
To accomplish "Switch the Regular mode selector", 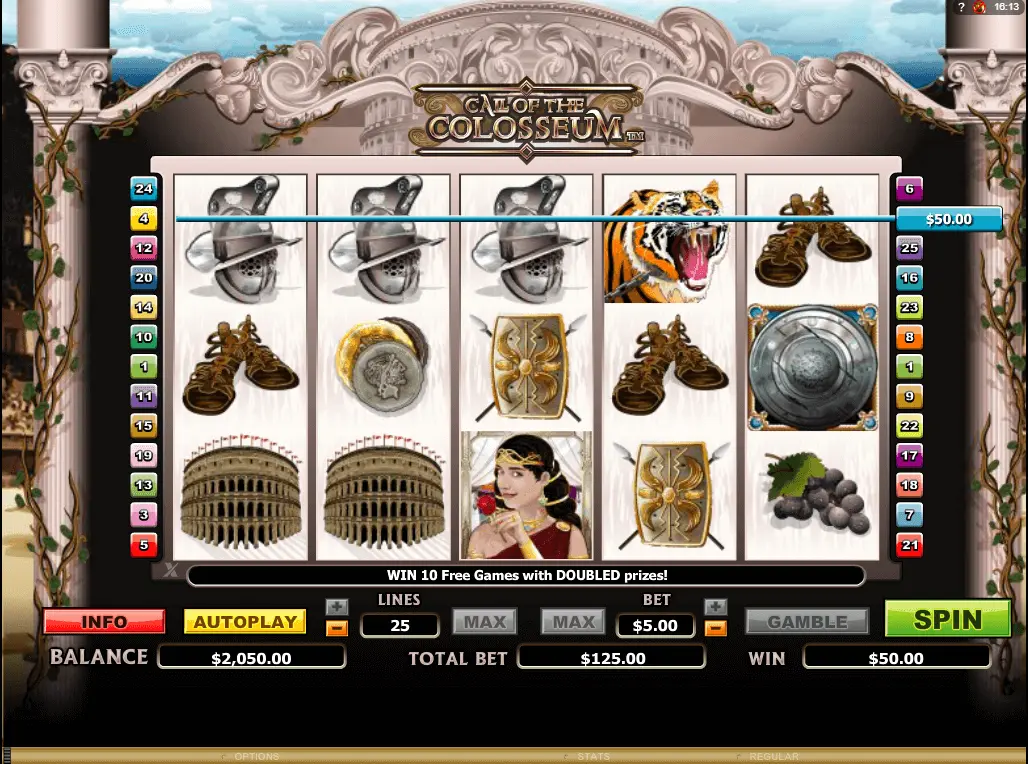I will [x=773, y=757].
